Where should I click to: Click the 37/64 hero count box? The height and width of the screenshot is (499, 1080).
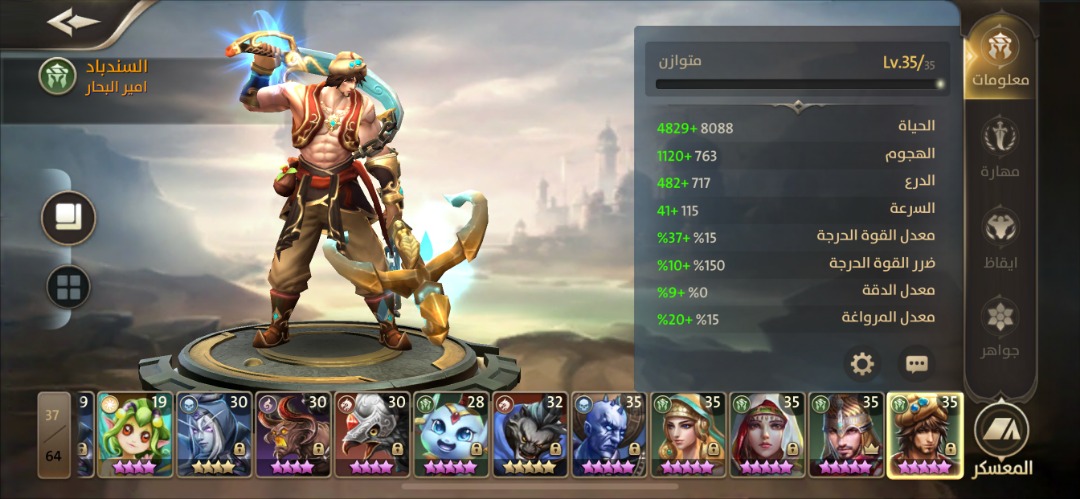coord(54,434)
